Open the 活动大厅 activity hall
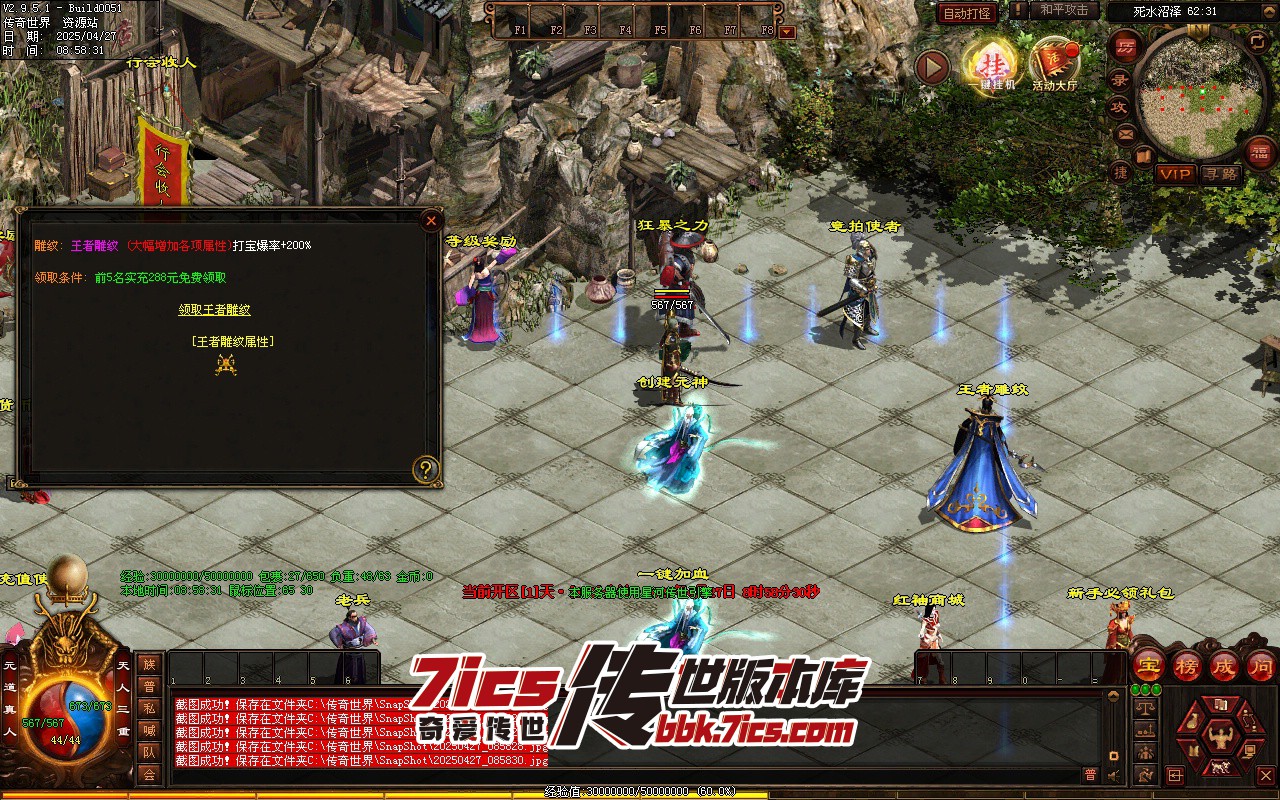The height and width of the screenshot is (800, 1280). point(1055,64)
